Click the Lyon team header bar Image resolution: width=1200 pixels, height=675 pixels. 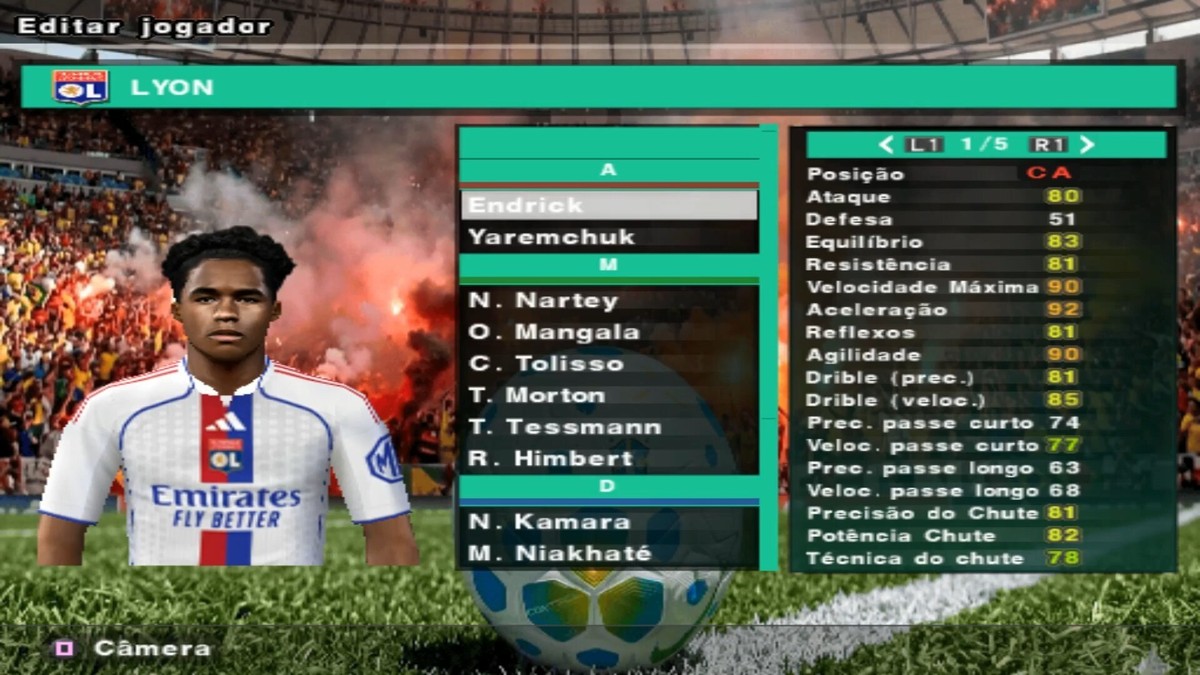tap(598, 87)
